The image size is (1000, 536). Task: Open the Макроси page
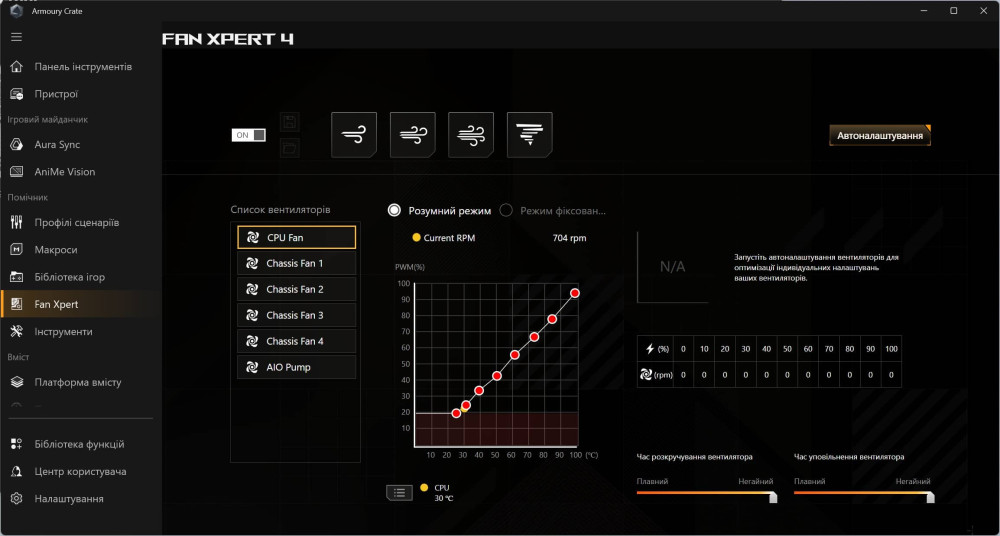[x=55, y=250]
